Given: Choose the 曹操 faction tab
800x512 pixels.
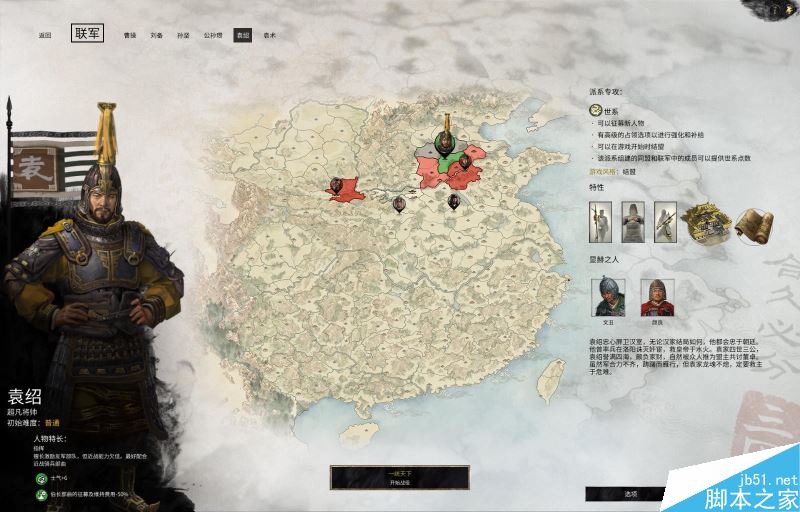Looking at the screenshot, I should (x=130, y=35).
